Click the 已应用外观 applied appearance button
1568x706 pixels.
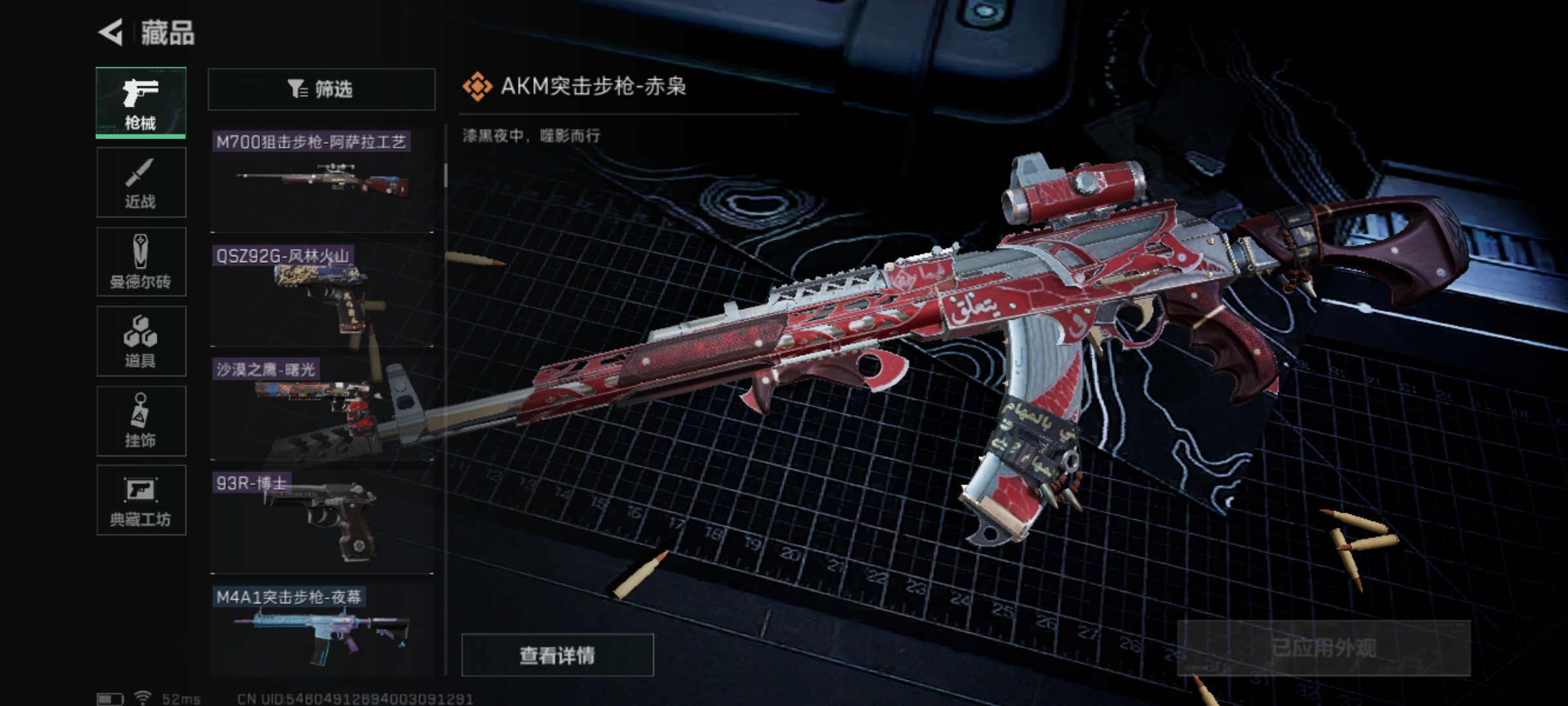[x=1324, y=648]
